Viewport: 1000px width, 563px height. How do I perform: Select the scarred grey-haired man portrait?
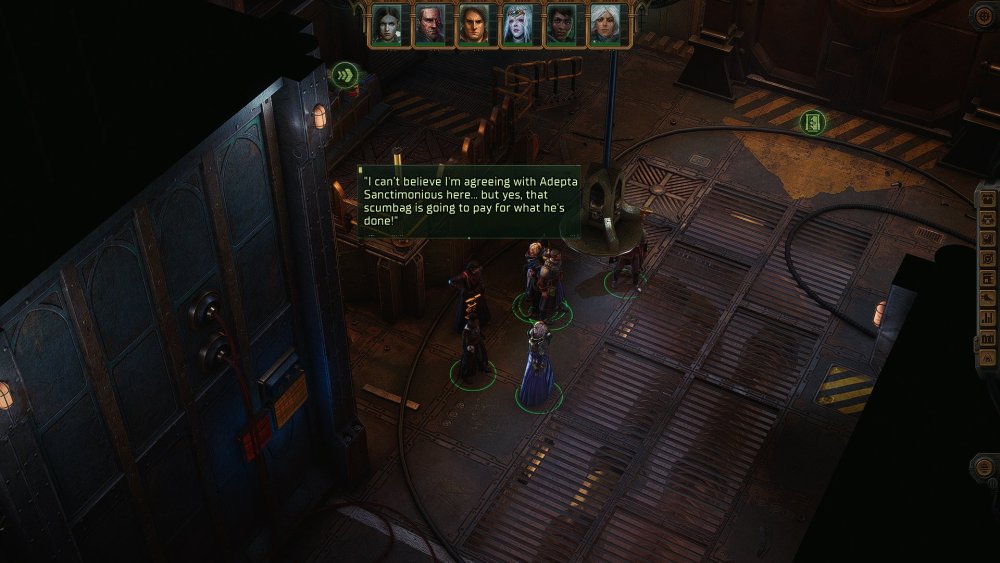[x=430, y=25]
